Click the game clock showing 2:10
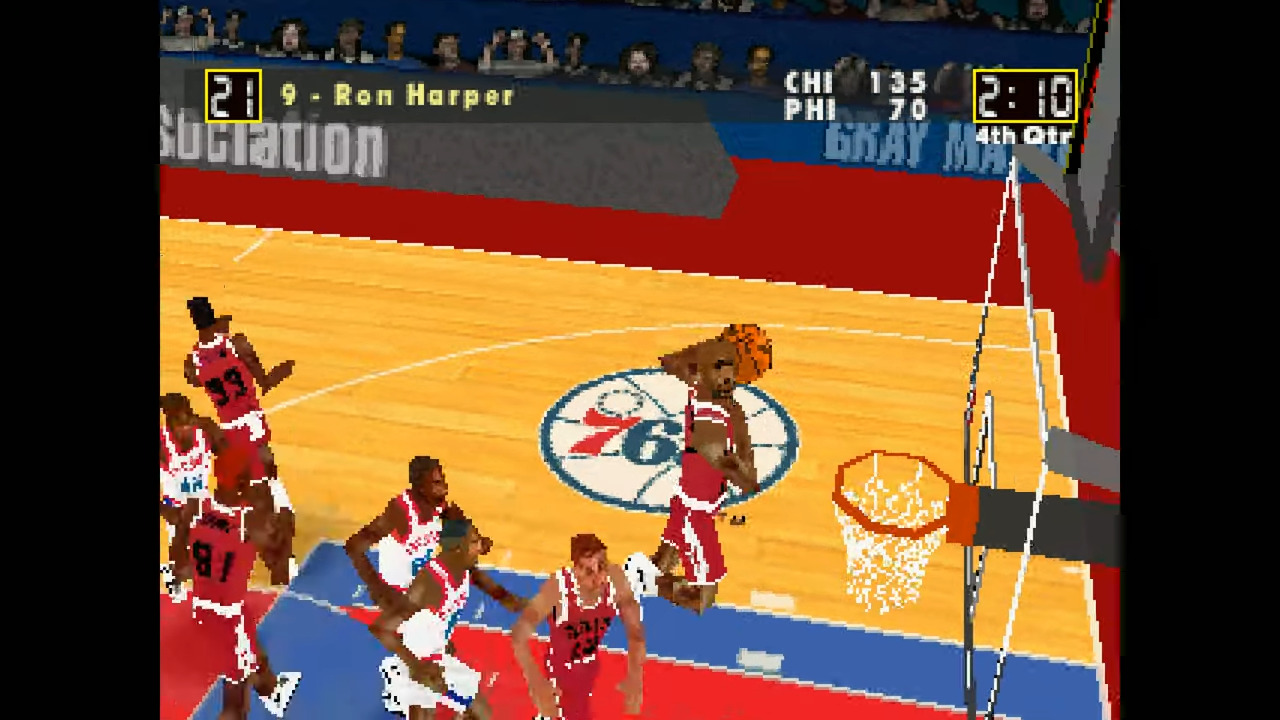This screenshot has width=1280, height=720. click(1024, 95)
